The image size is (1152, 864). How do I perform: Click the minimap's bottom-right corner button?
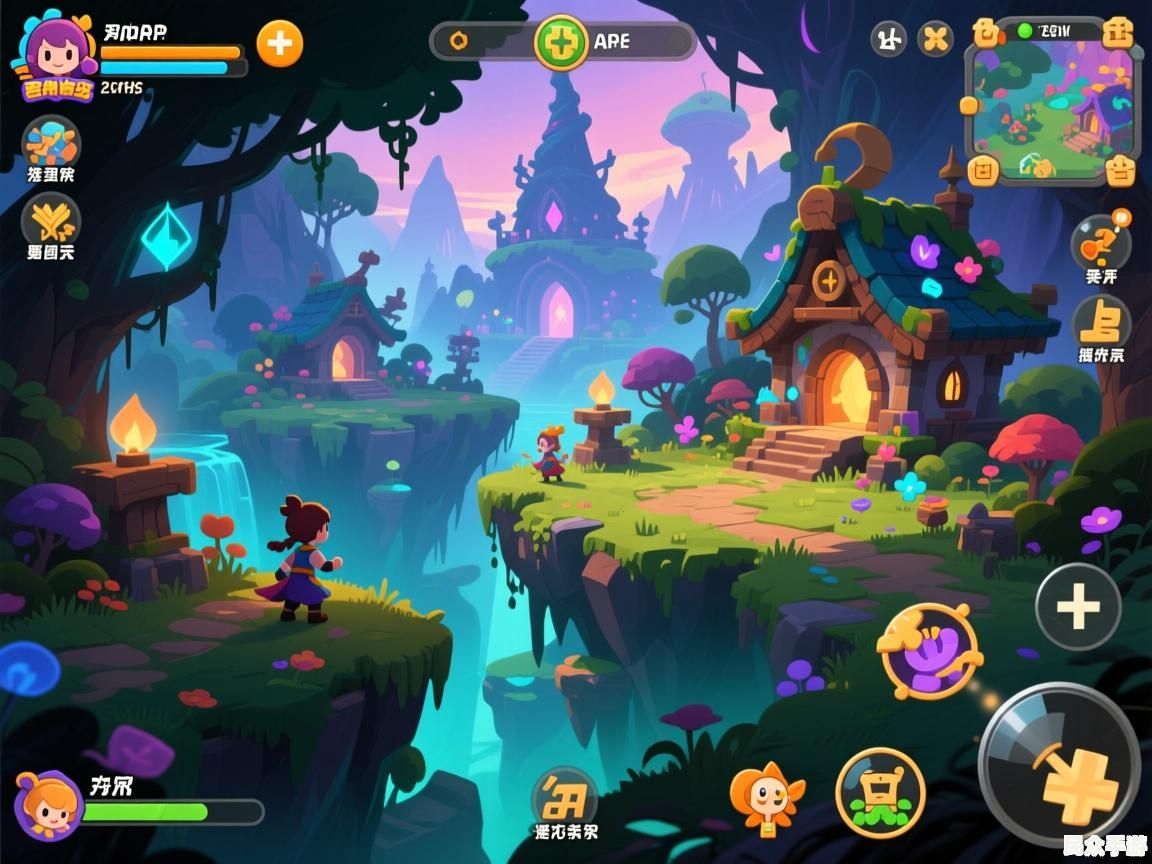(1121, 170)
